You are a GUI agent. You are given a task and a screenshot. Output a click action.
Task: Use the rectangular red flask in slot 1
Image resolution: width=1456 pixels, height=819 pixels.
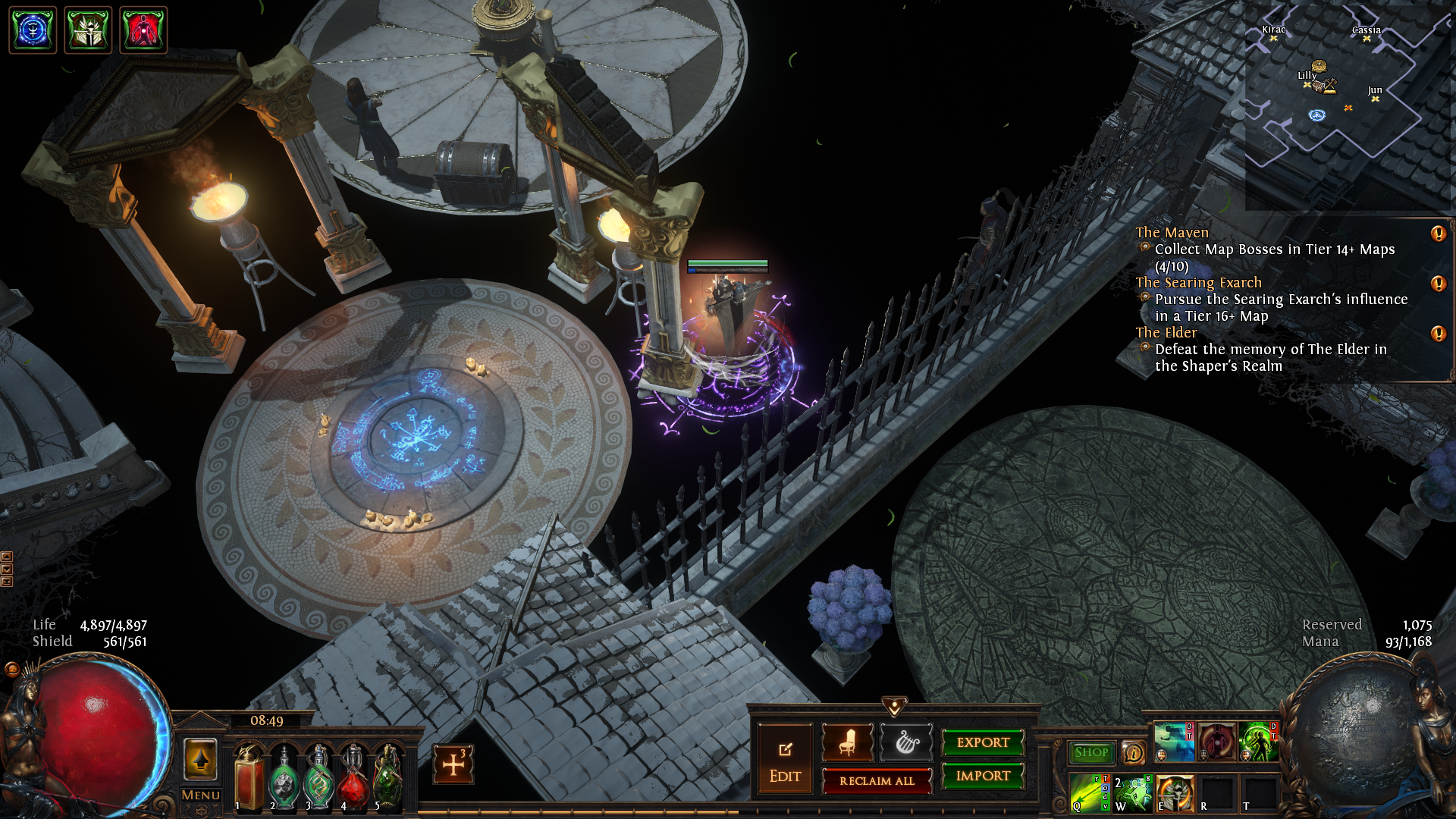coord(249,777)
